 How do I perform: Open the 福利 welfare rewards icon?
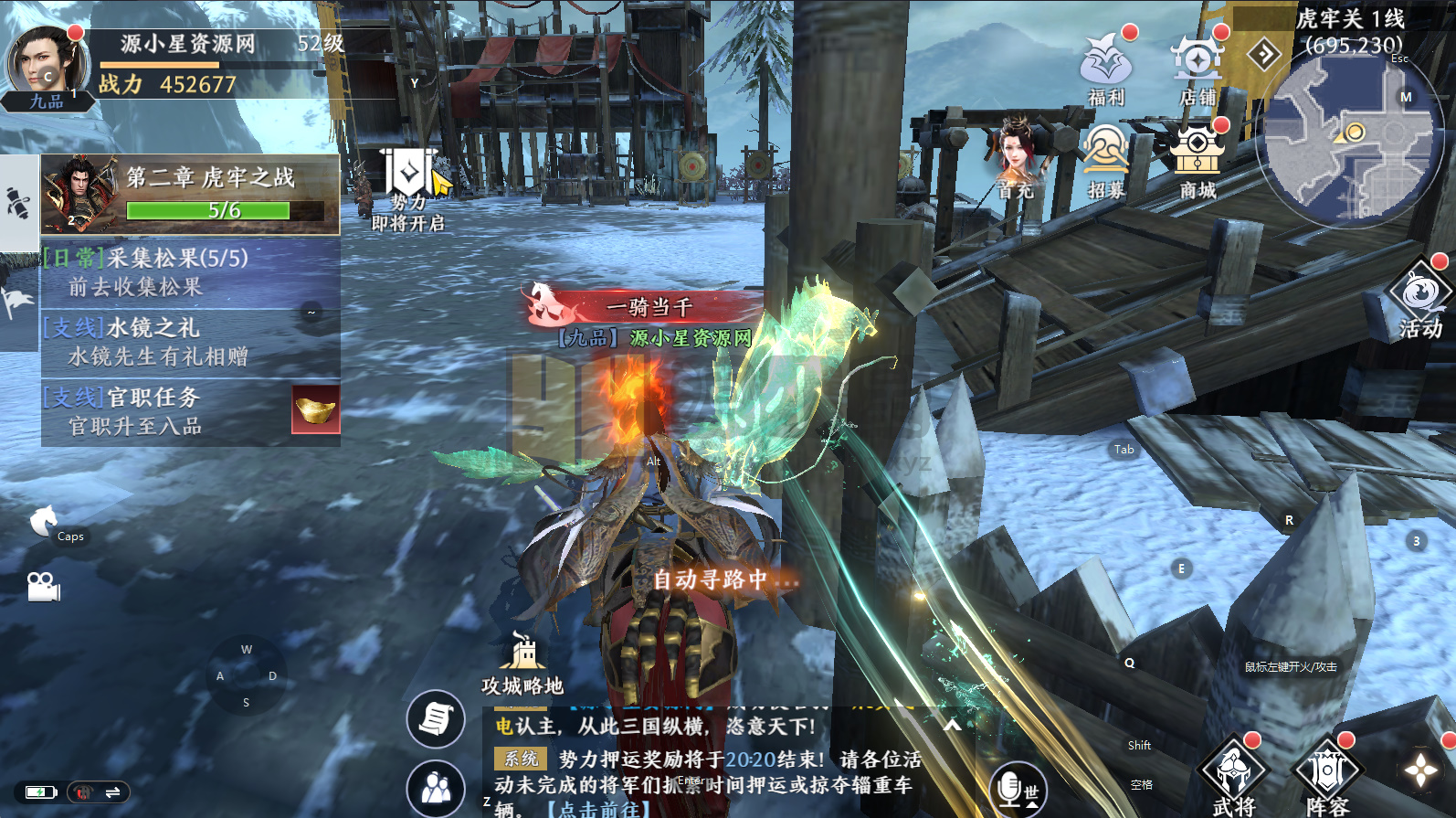click(1106, 62)
